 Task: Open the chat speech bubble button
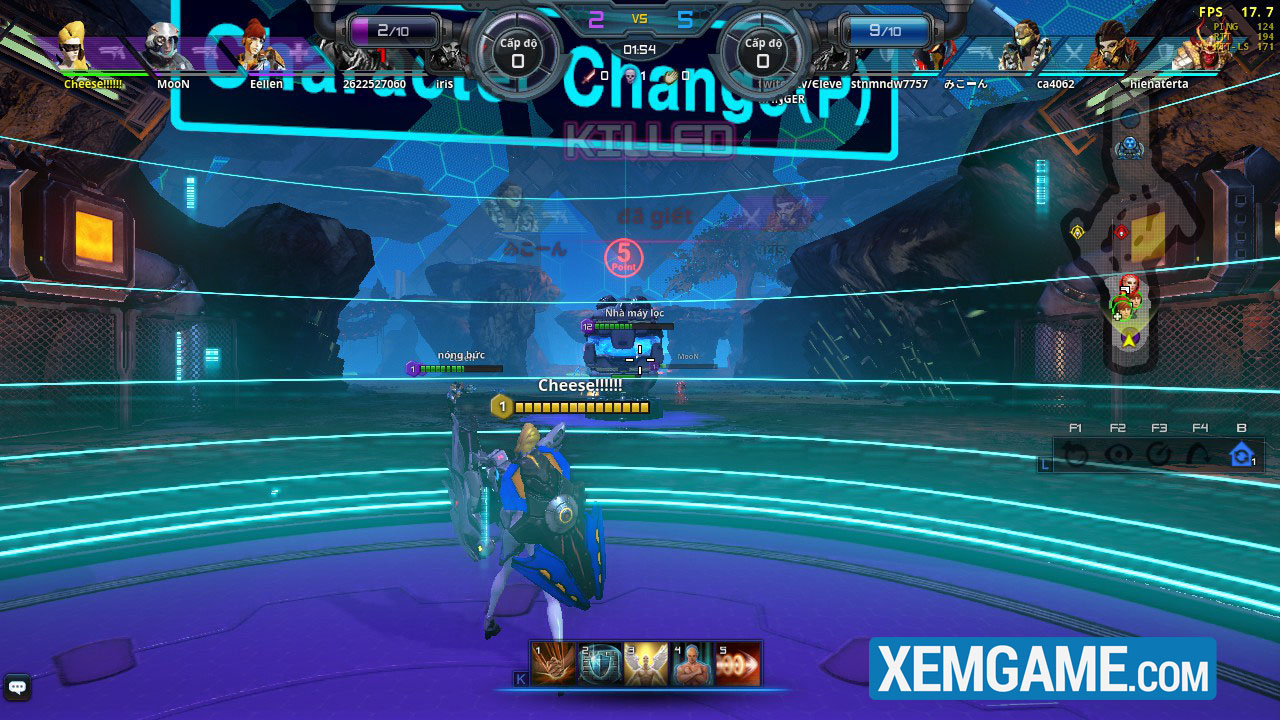[x=17, y=687]
